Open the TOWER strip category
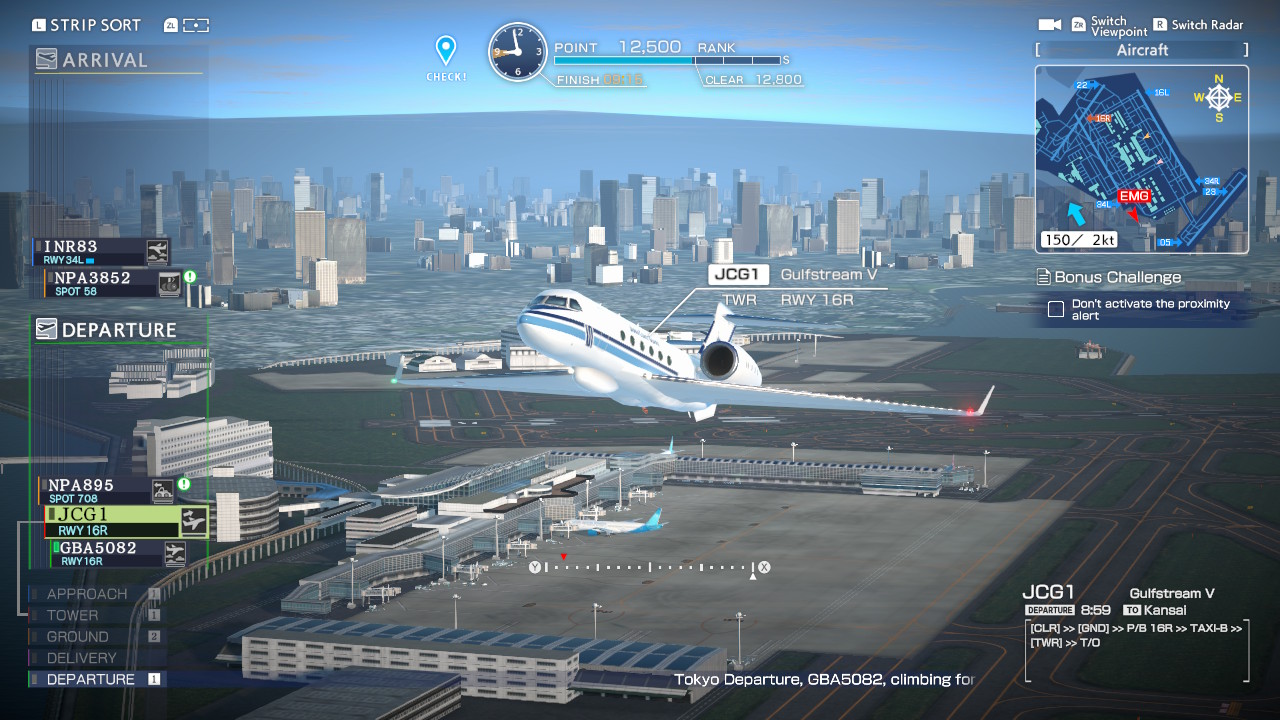1280x720 pixels. (73, 615)
